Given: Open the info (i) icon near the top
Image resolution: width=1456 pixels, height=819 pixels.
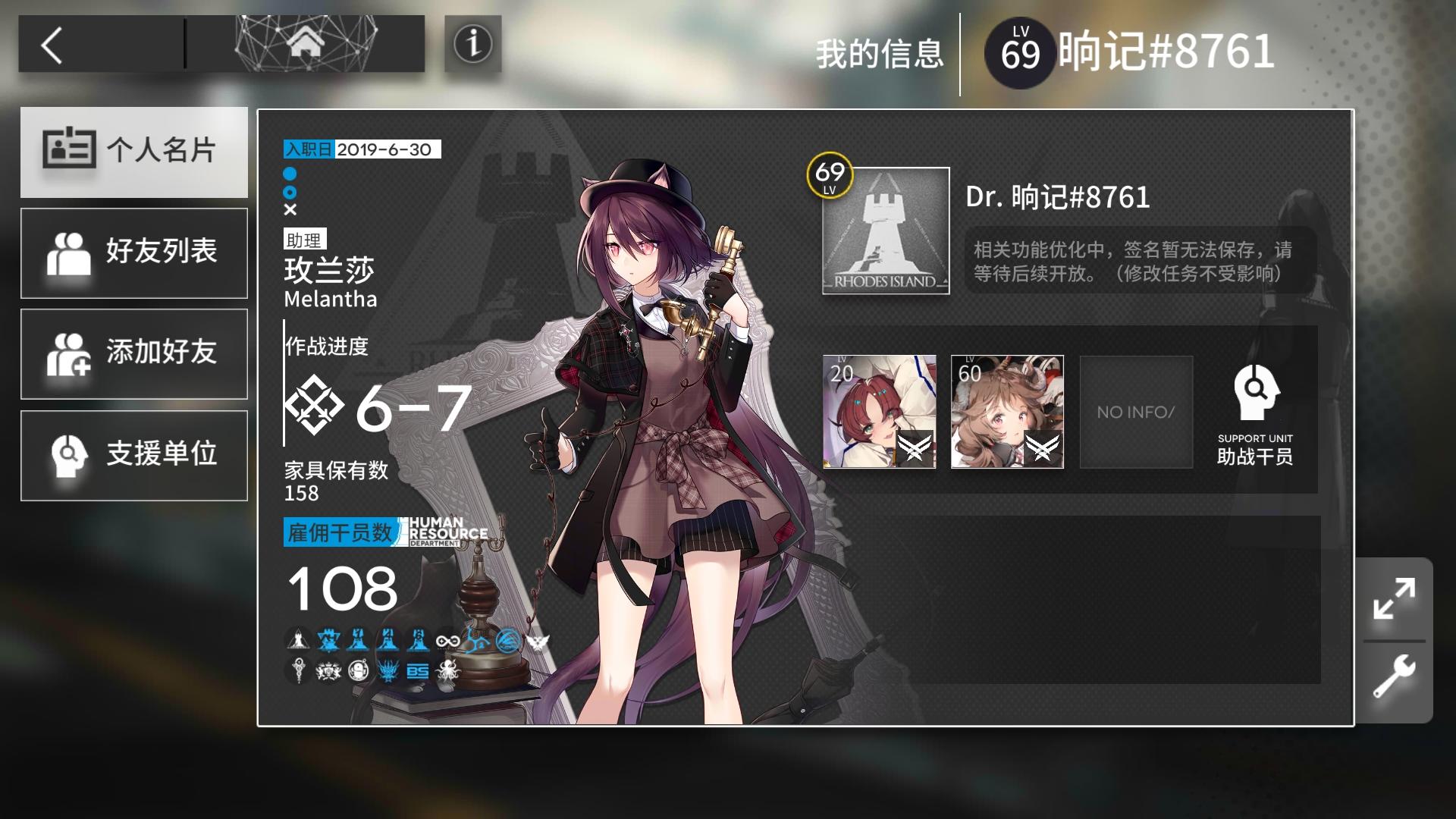Looking at the screenshot, I should (x=474, y=43).
